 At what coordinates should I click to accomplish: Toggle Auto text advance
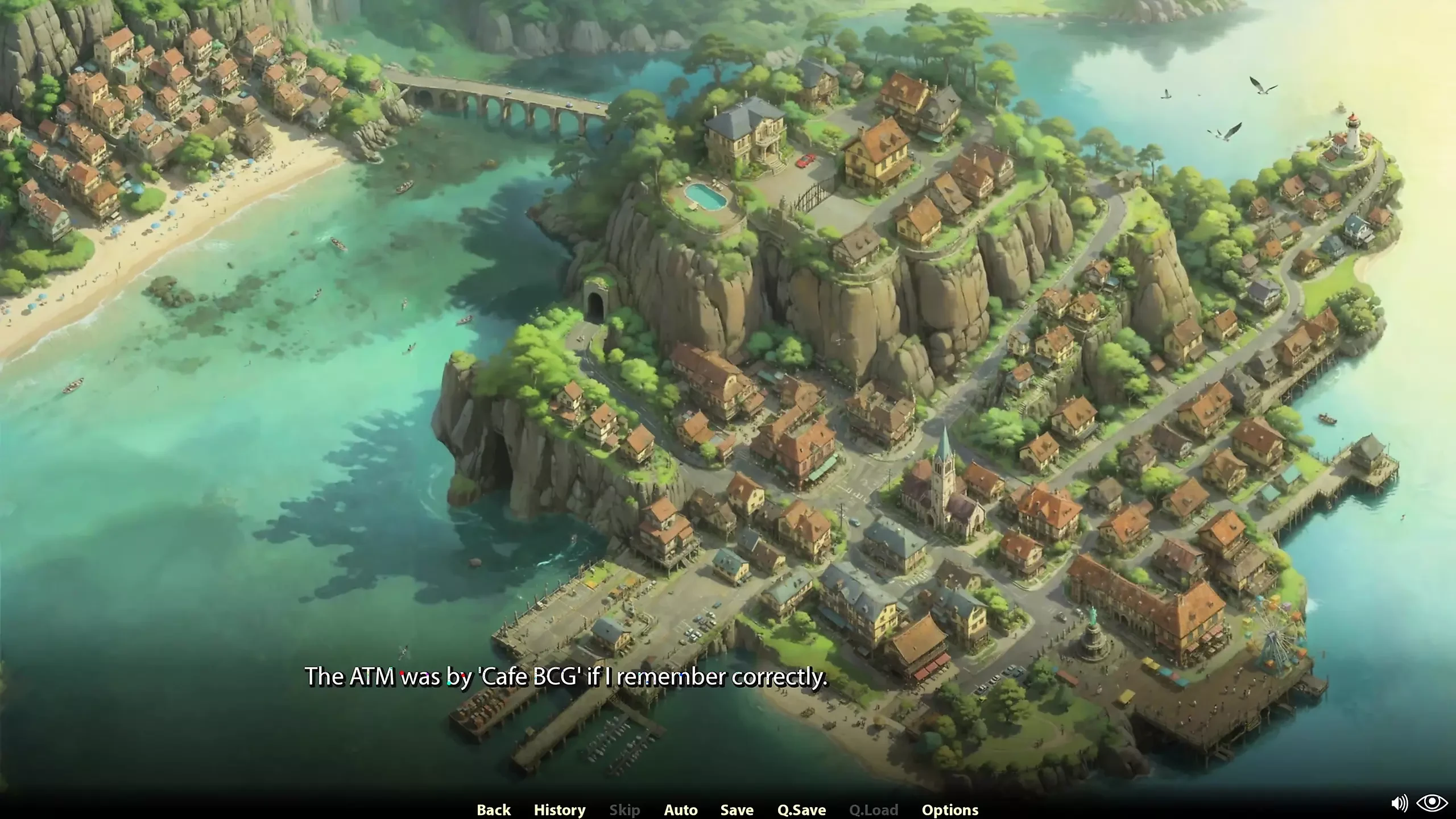[x=680, y=809]
